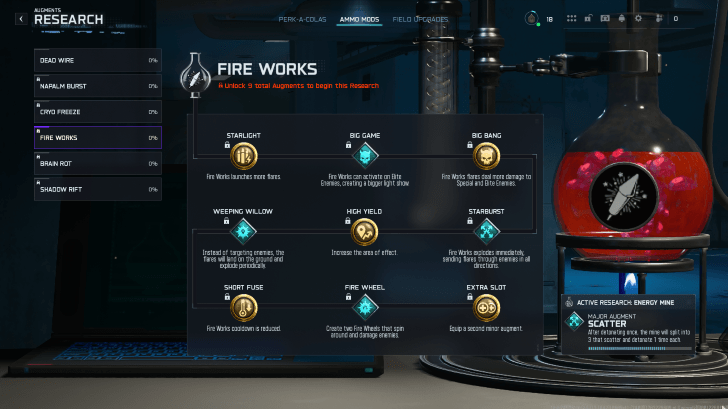Viewport: 728px width, 409px height.
Task: Go back using the top-left arrow
Action: [21, 18]
